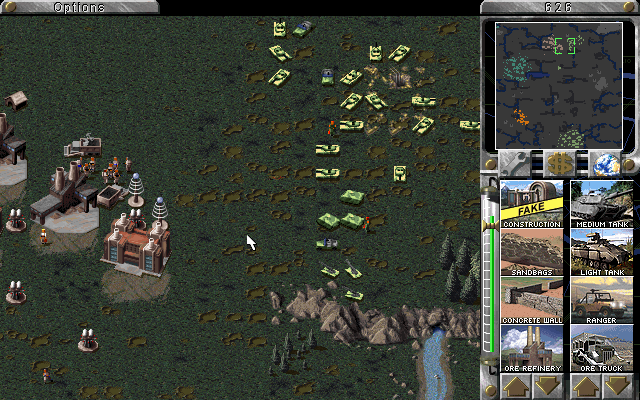This screenshot has height=400, width=640.
Task: Click the up arrow under the structures column
Action: (517, 386)
